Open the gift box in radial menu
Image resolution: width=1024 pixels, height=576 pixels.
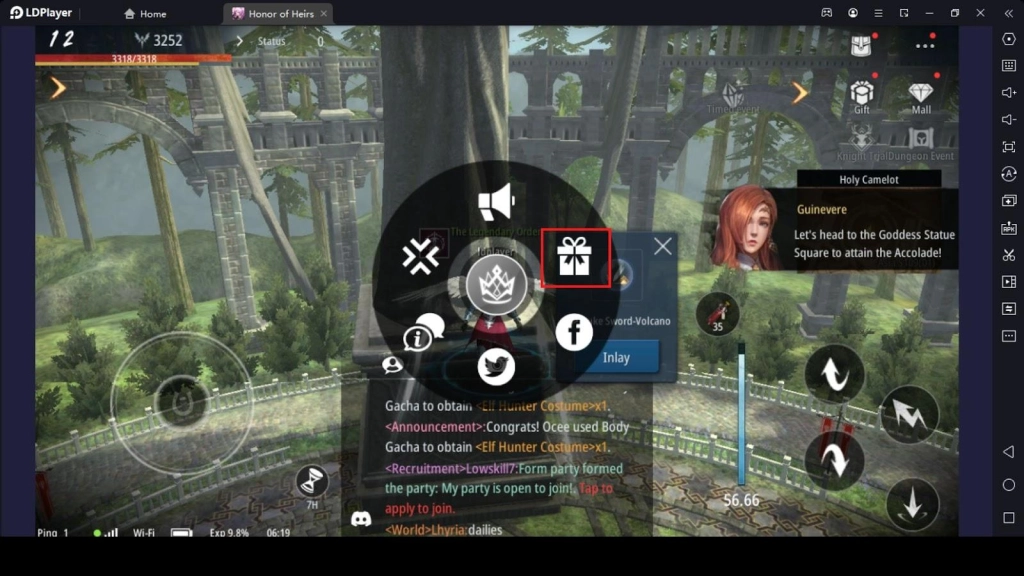tap(575, 257)
